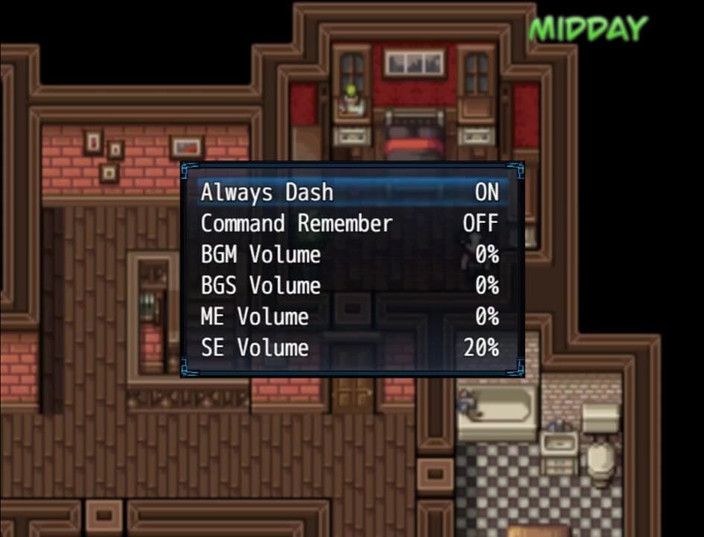Toggle the Always Dash option

point(349,192)
